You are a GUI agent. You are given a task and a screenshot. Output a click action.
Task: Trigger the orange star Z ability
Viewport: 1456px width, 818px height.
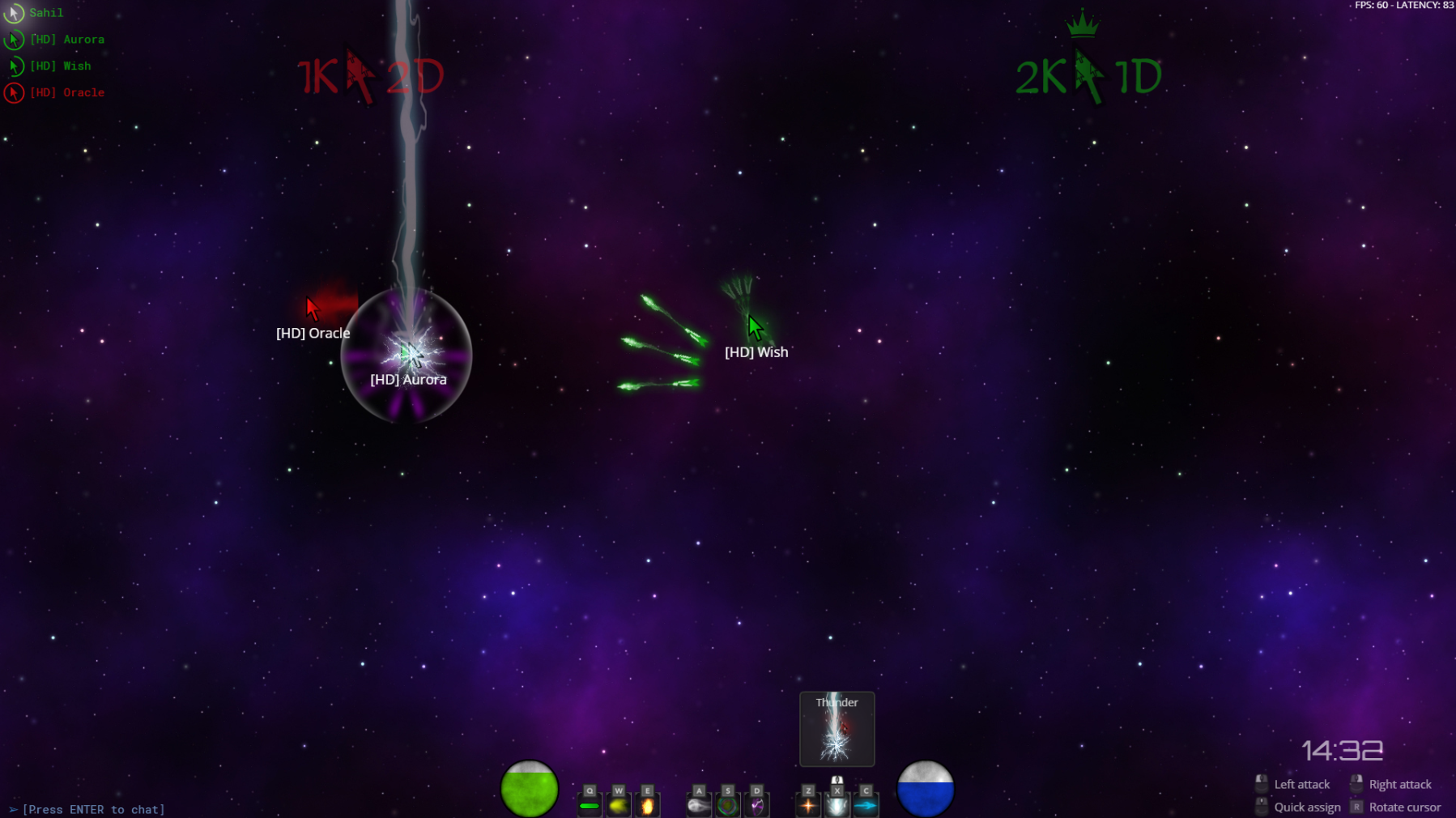tap(807, 805)
